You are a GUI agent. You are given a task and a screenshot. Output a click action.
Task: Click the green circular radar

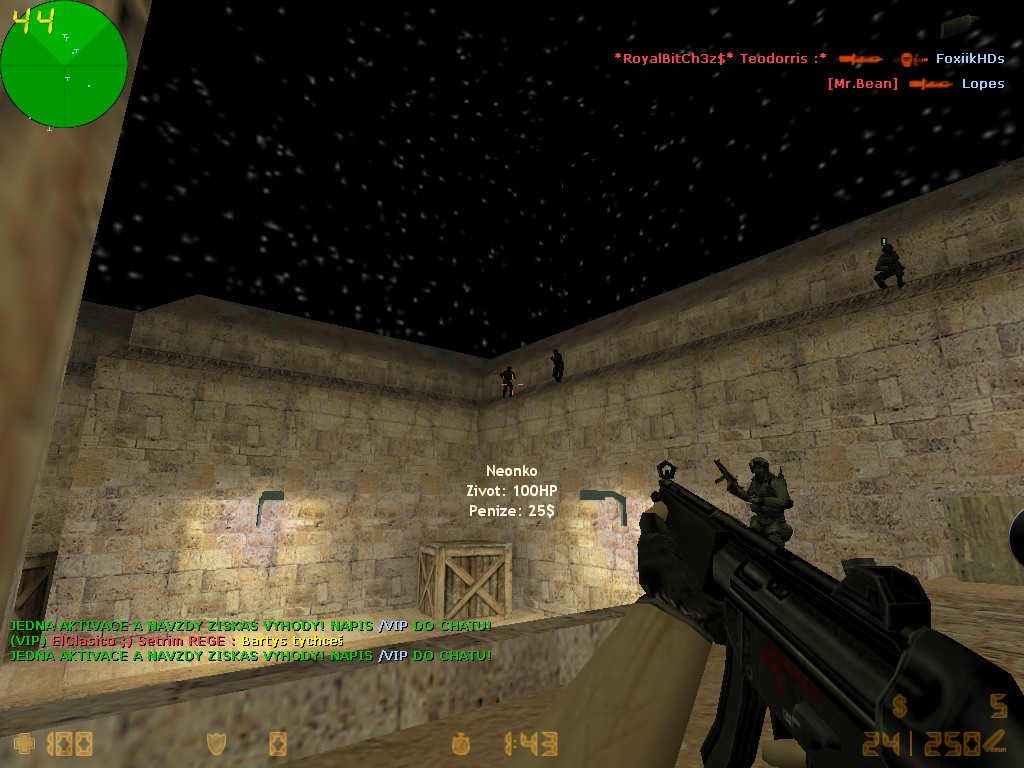click(x=64, y=65)
